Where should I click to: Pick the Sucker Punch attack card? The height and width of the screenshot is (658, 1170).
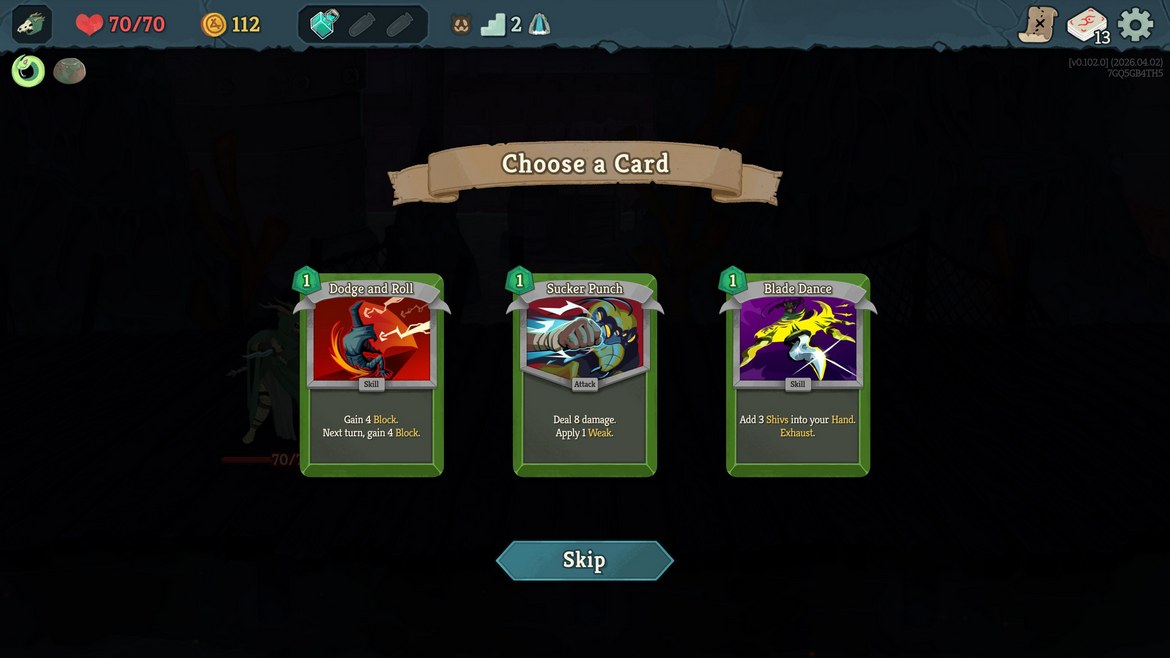click(584, 375)
